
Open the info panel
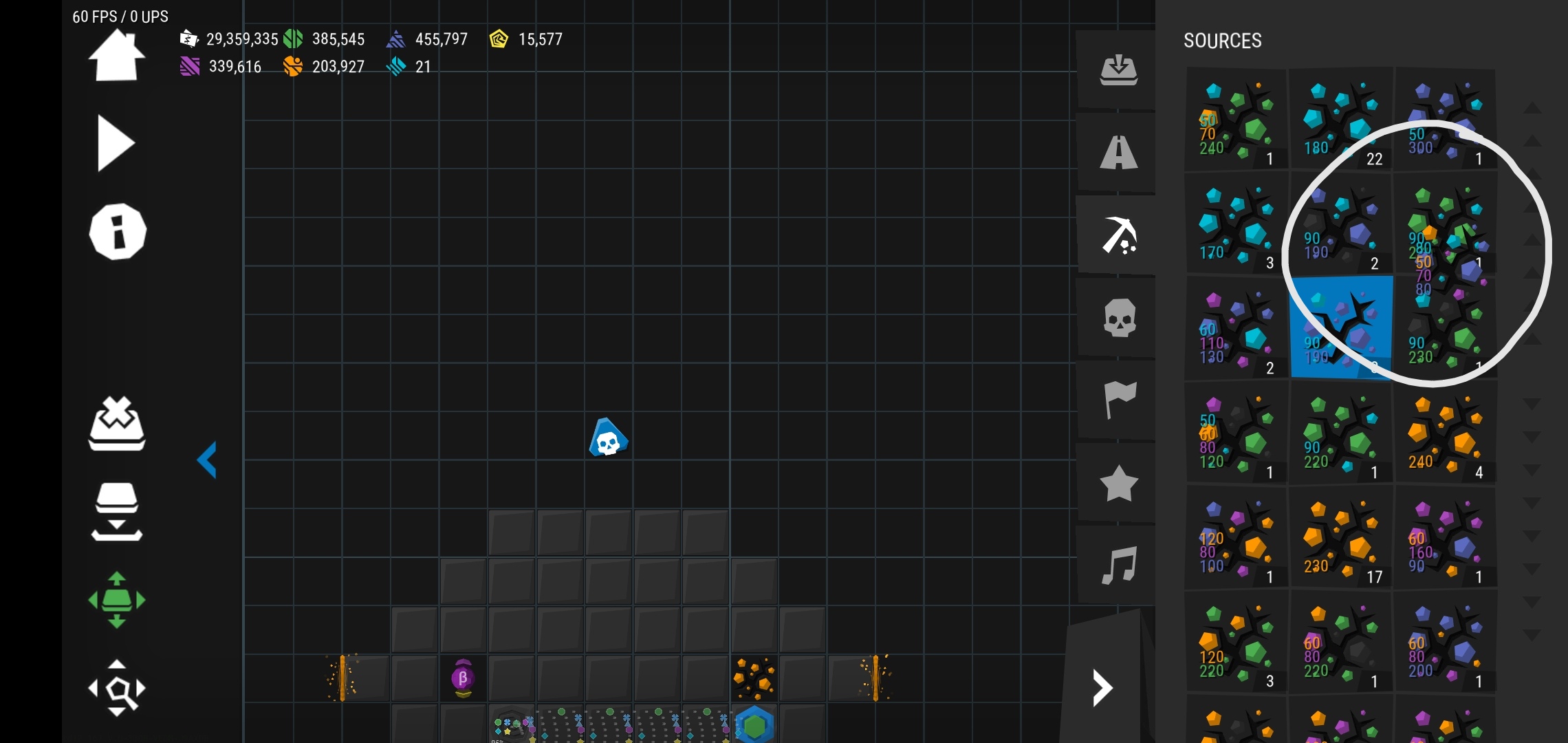(x=118, y=232)
